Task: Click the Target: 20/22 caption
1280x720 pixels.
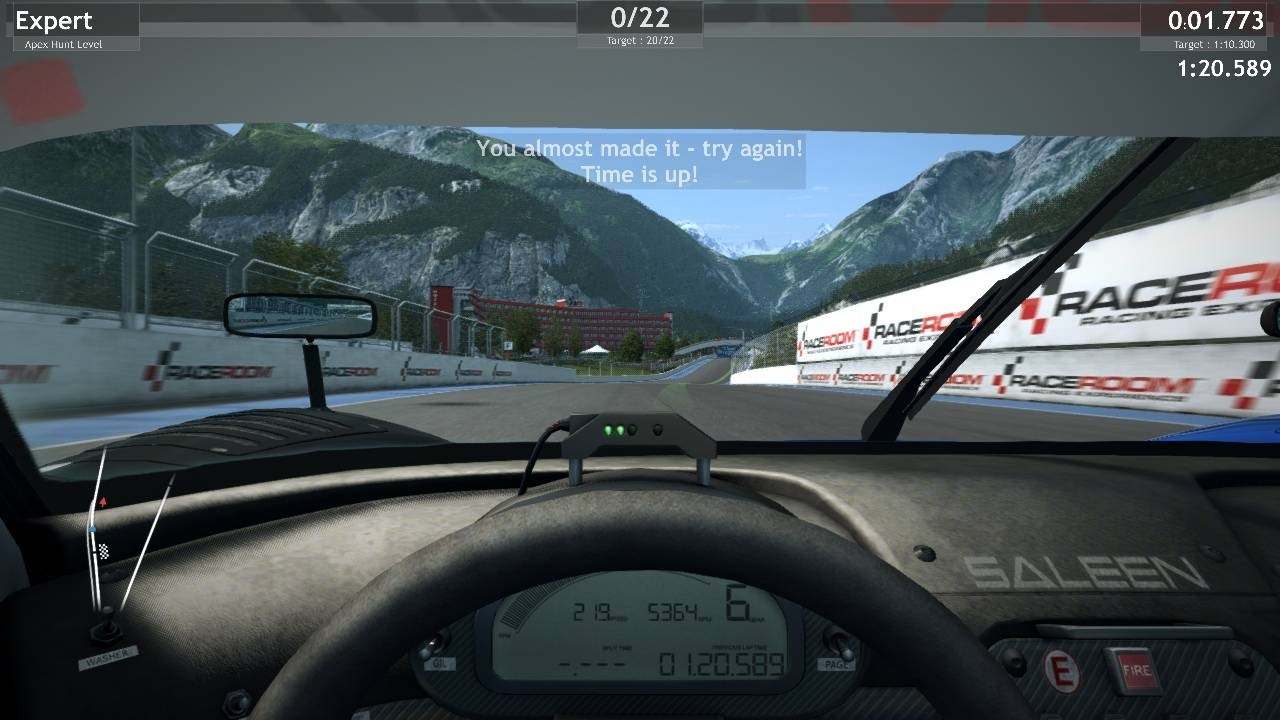Action: pyautogui.click(x=639, y=40)
